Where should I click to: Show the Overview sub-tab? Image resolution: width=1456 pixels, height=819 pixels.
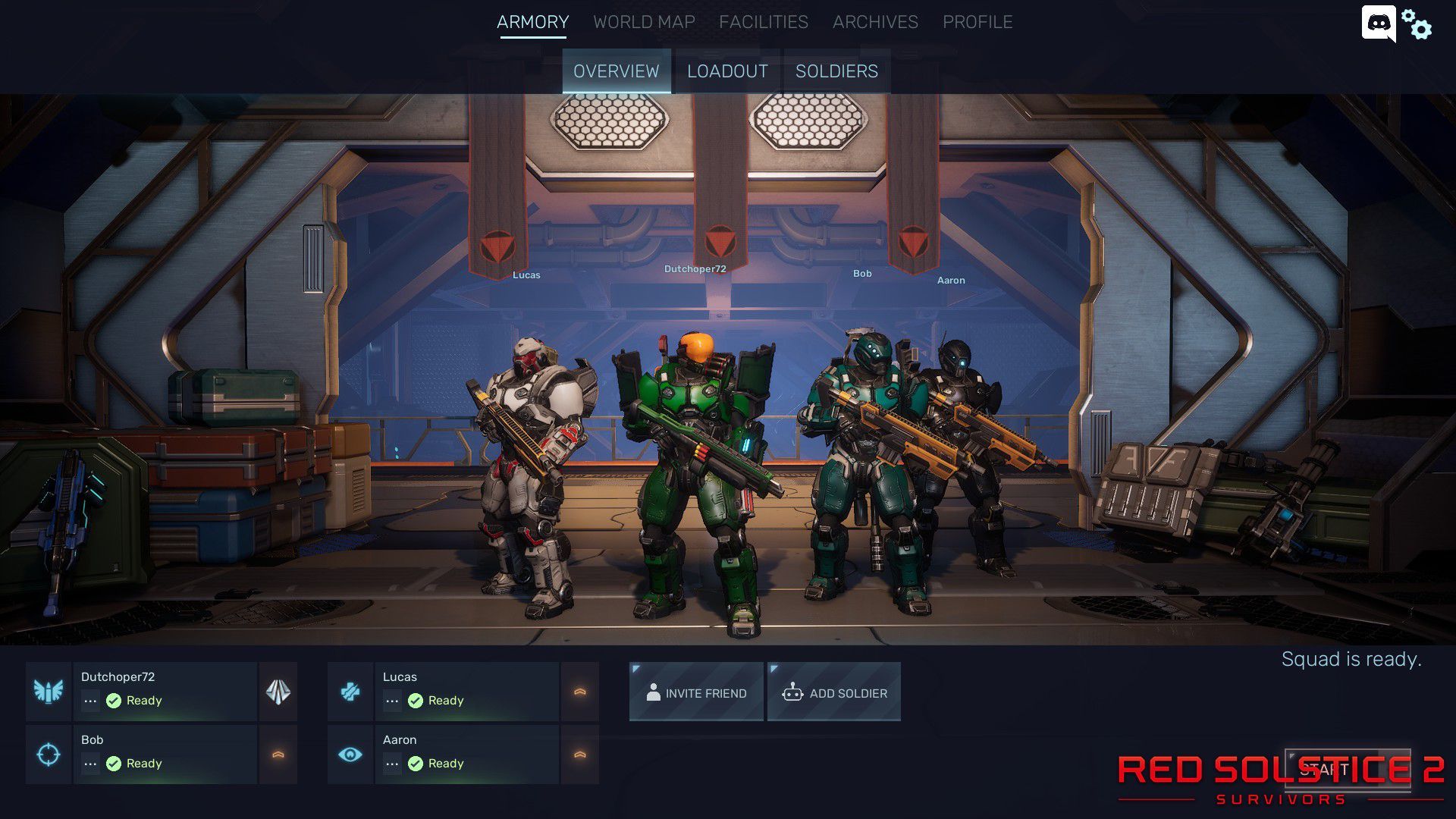[616, 71]
